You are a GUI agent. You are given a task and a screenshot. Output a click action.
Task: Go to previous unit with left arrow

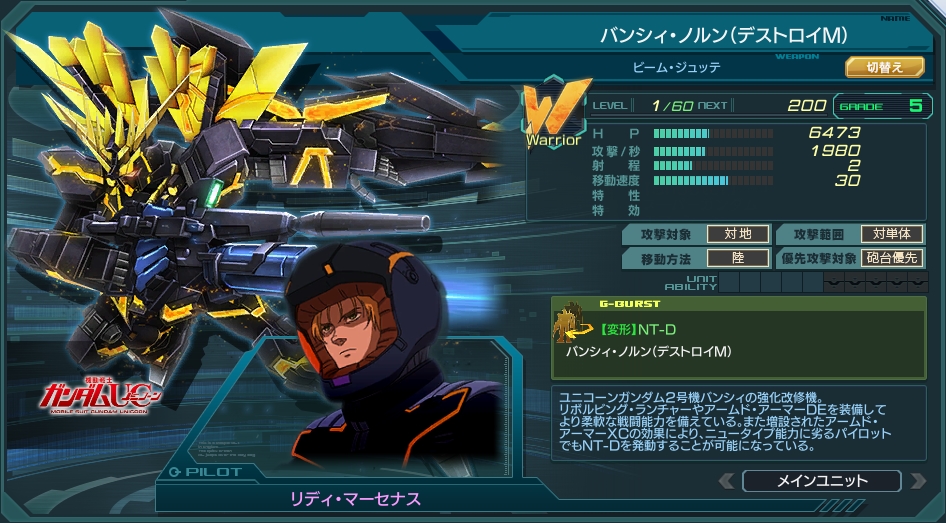[729, 481]
